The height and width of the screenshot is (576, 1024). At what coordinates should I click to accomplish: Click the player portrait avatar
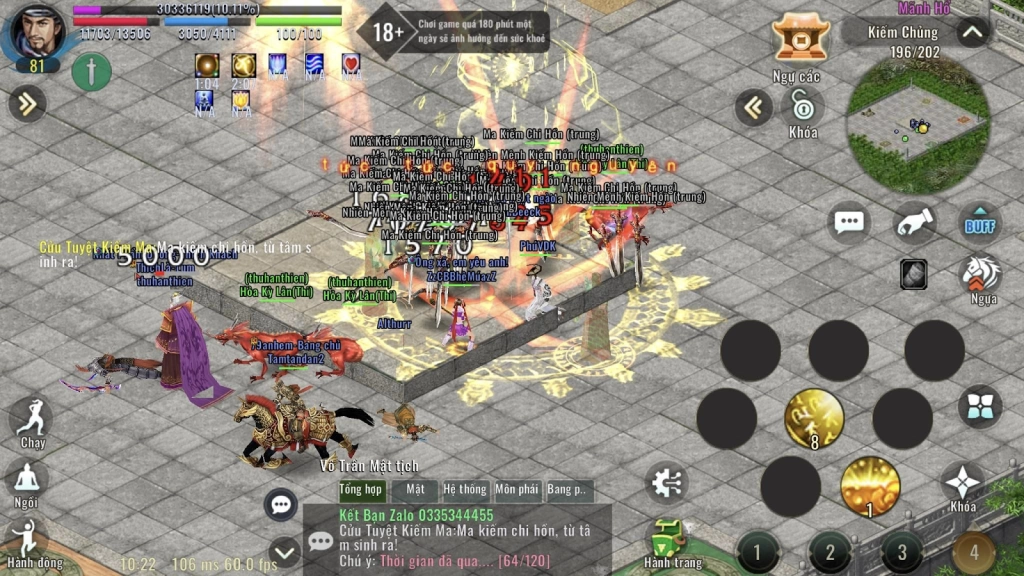point(37,32)
